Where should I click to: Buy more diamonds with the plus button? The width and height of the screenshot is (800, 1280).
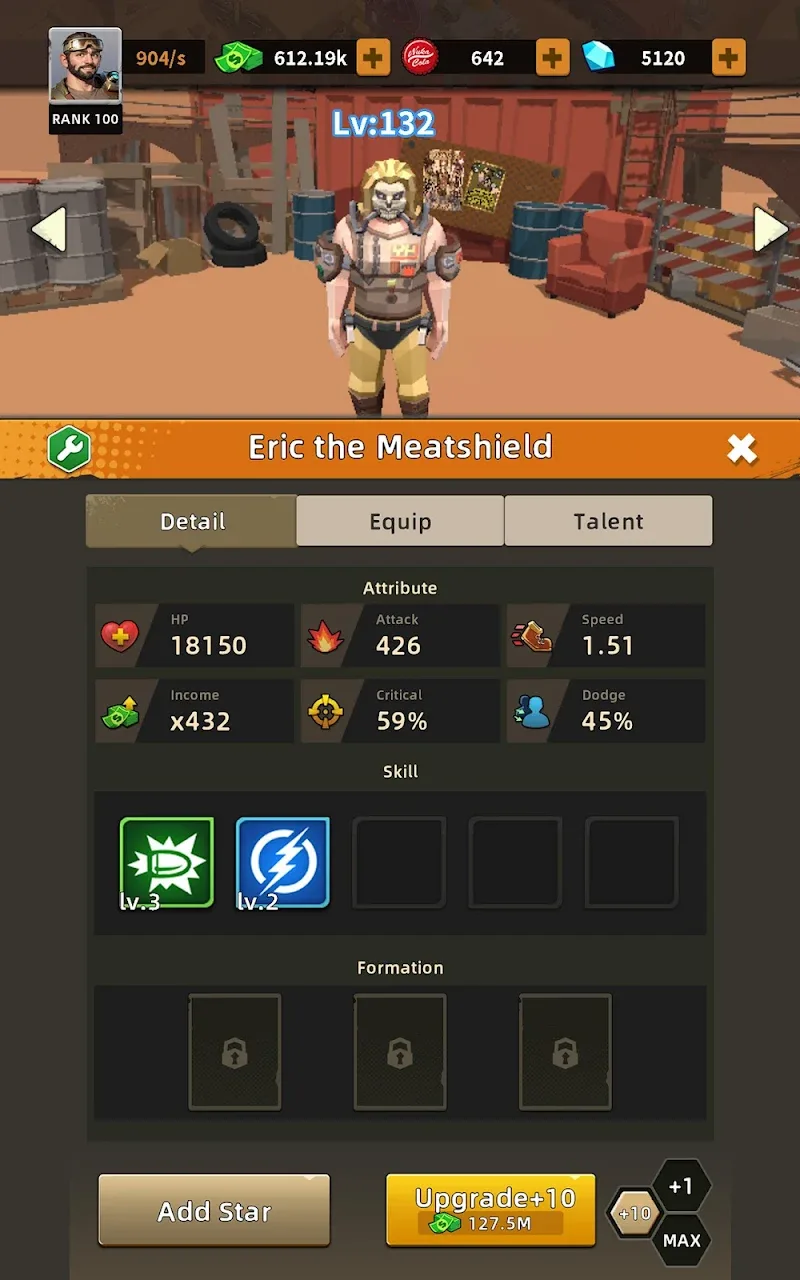(728, 58)
